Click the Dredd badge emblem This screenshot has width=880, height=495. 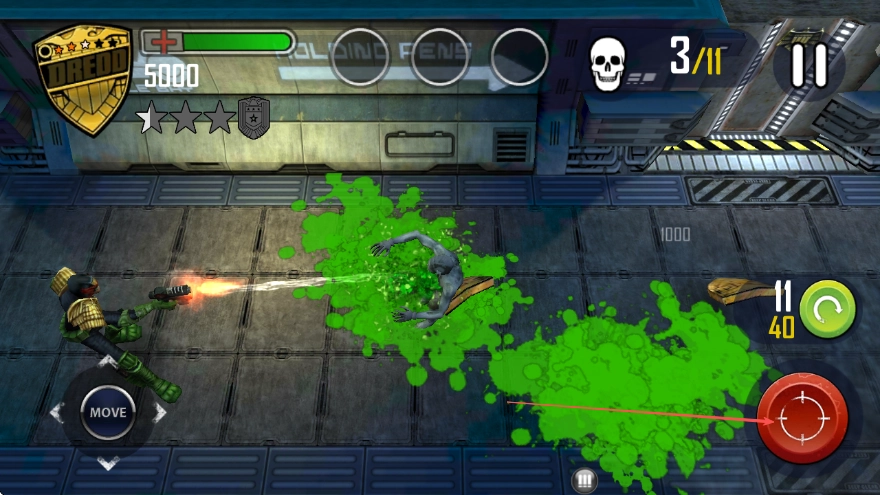[x=84, y=78]
